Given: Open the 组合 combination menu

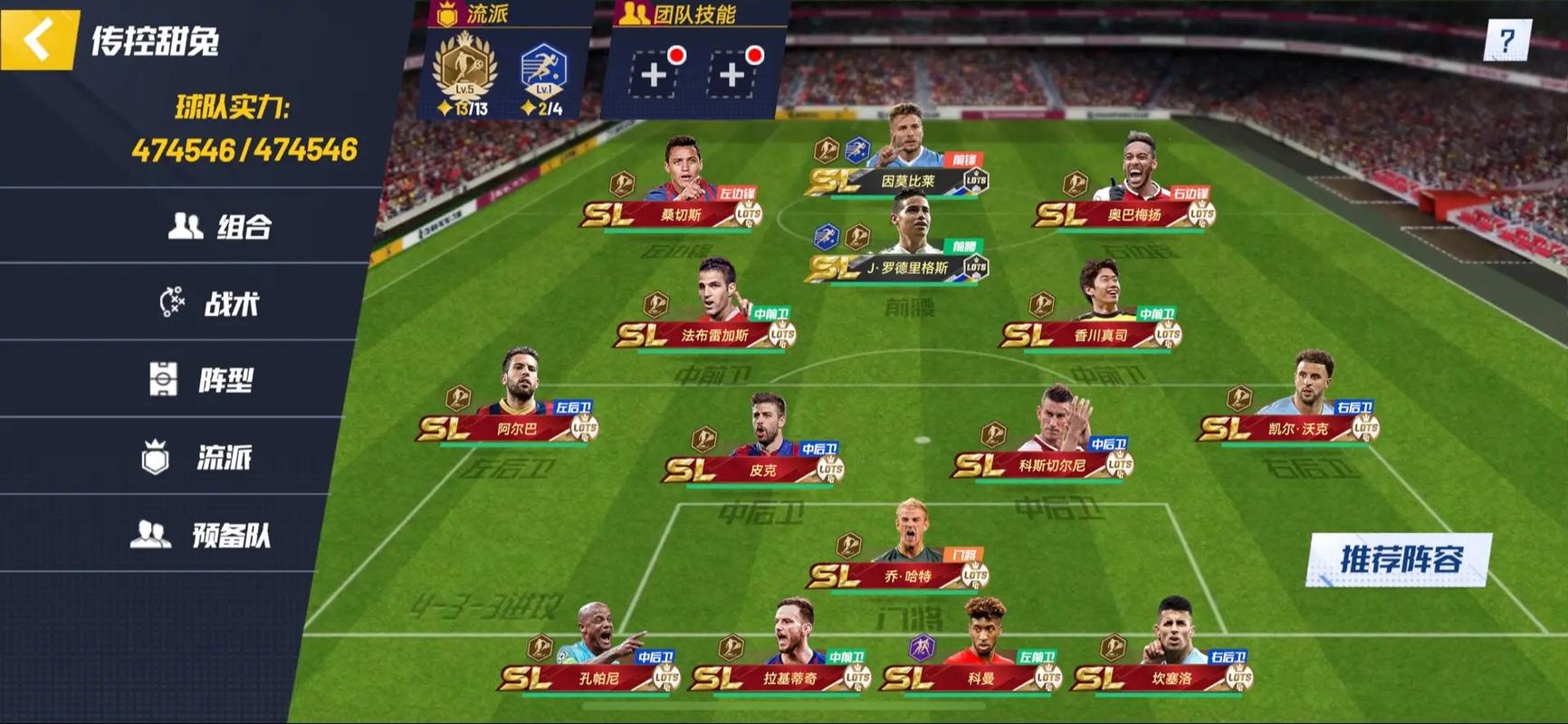Looking at the screenshot, I should click(220, 226).
